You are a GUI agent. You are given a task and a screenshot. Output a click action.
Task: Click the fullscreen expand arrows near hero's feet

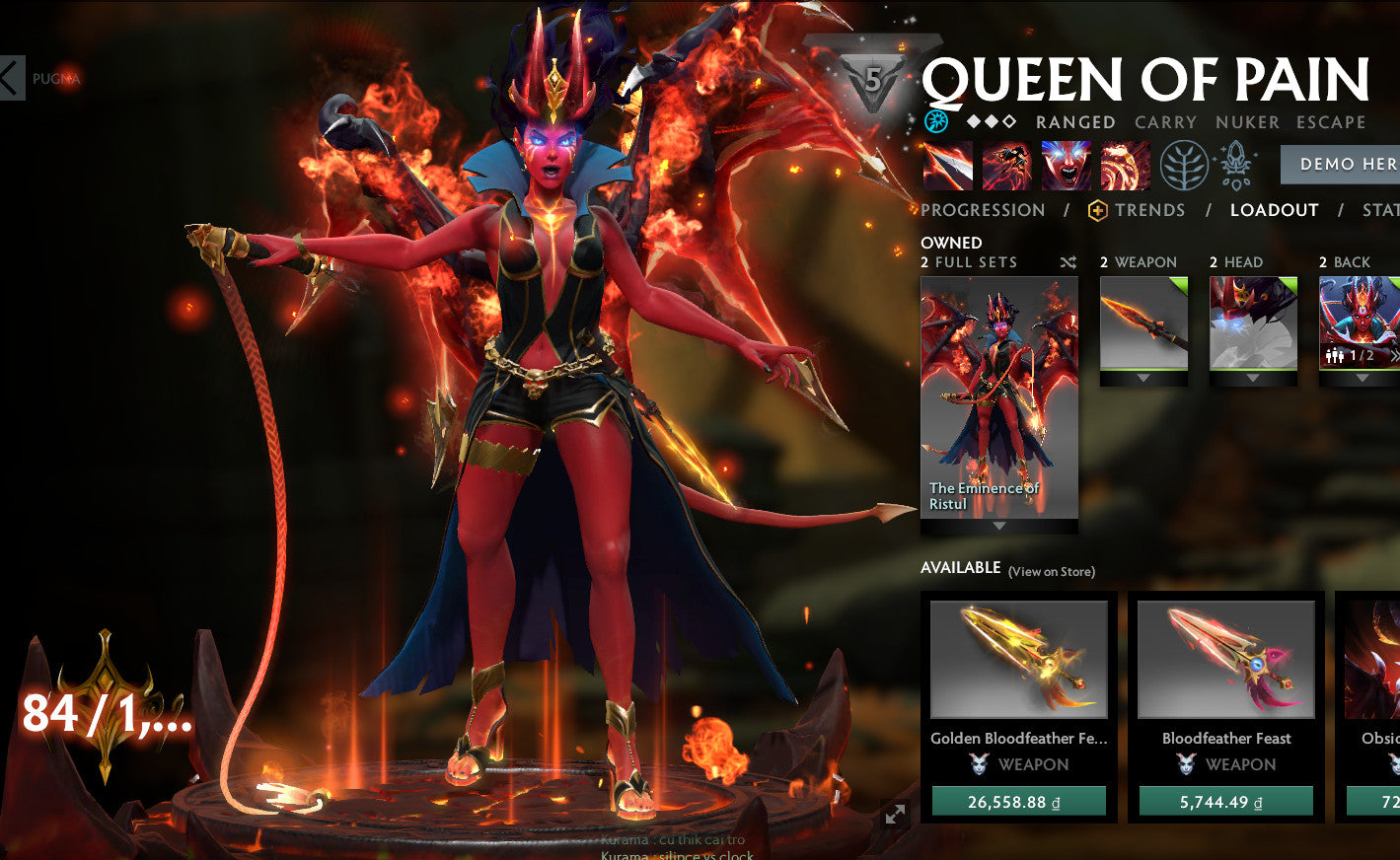[x=895, y=815]
